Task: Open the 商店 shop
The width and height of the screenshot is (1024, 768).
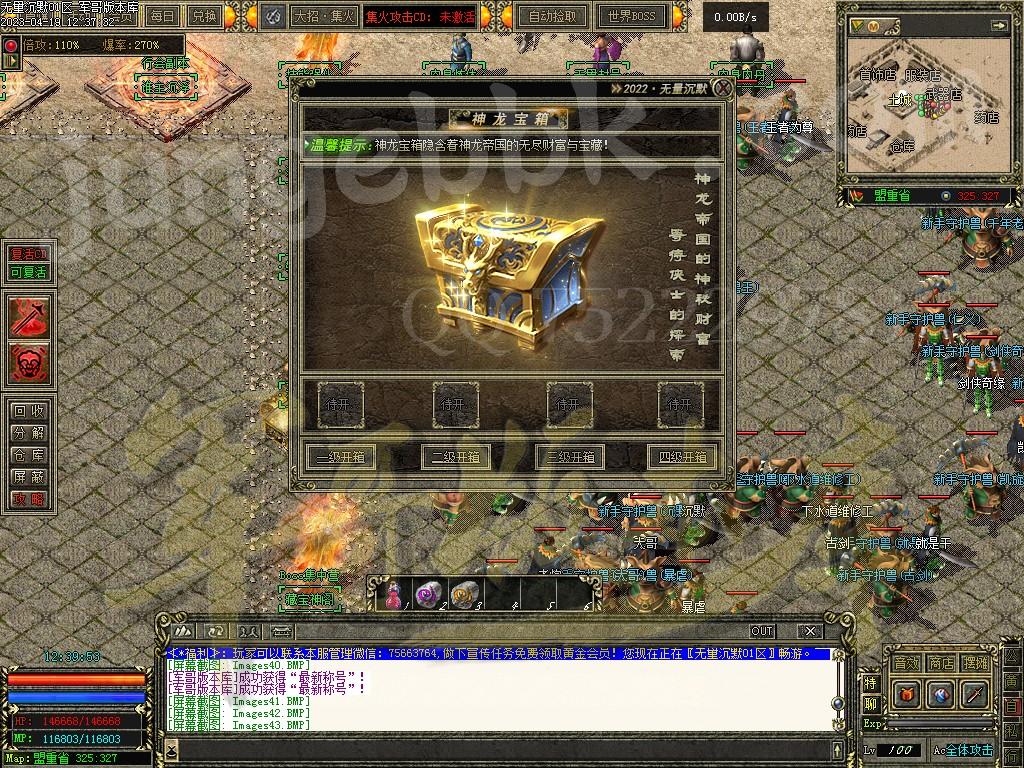Action: [x=940, y=663]
